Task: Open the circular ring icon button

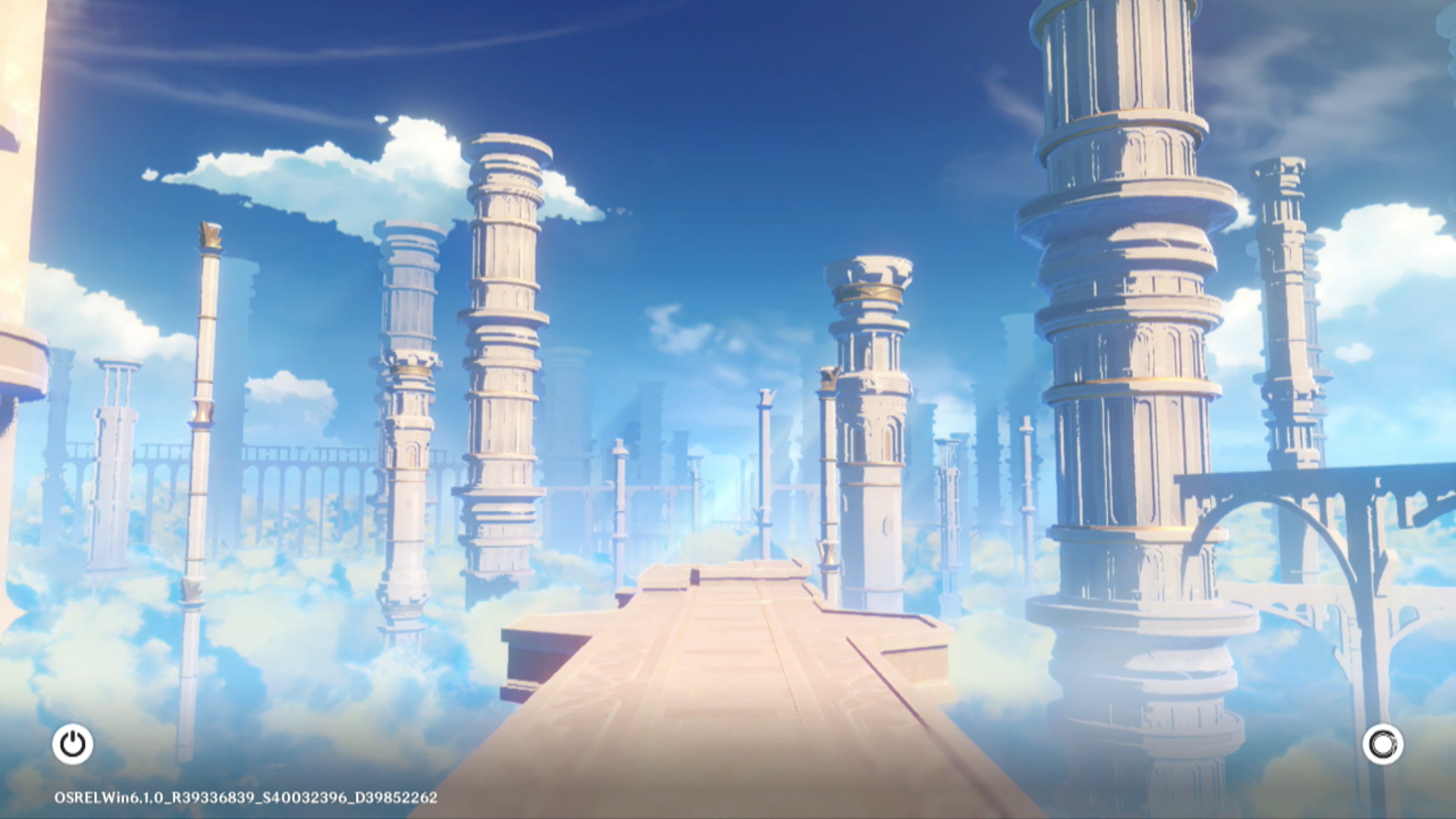Action: point(1382,744)
